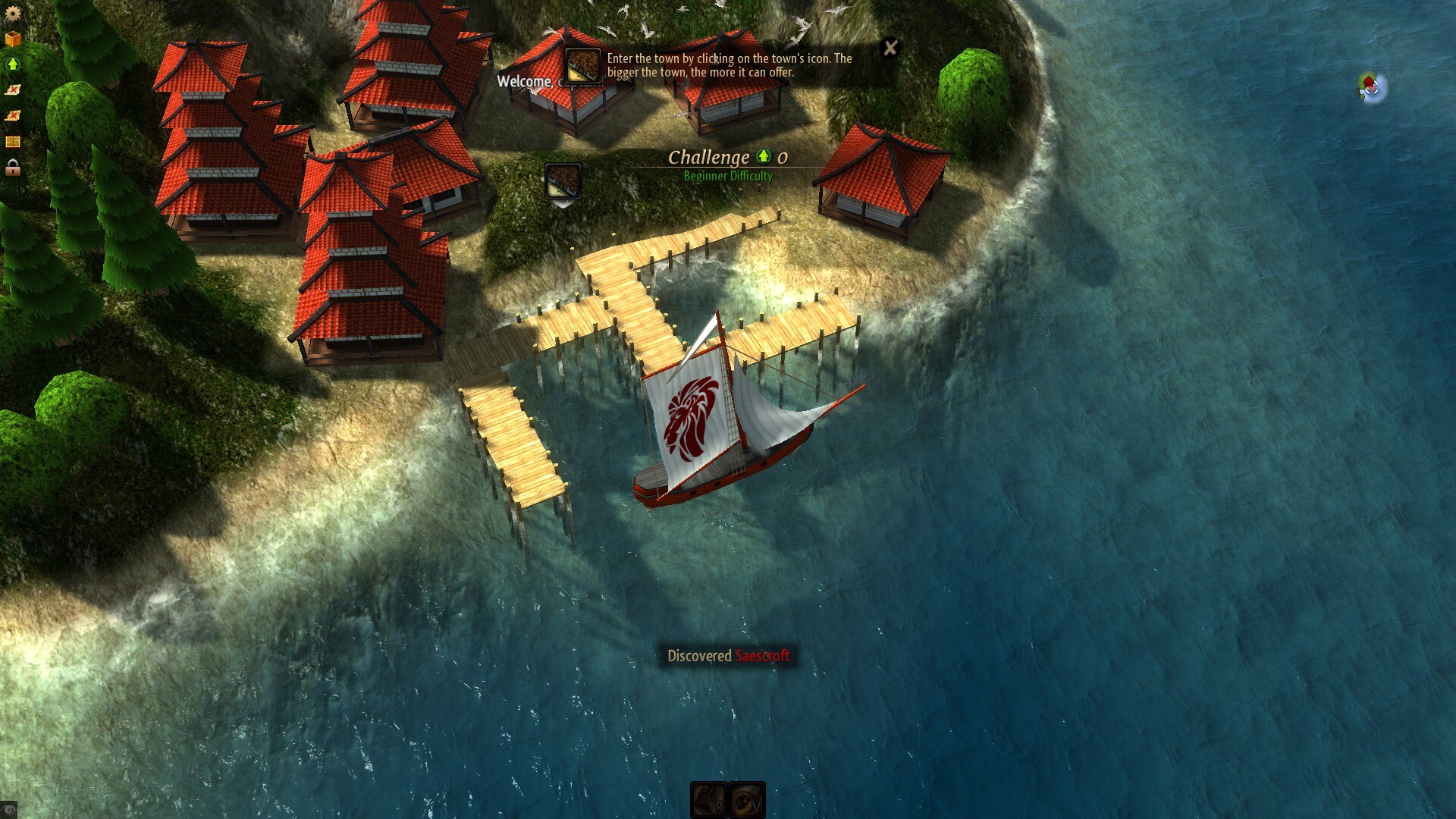
Task: Click the green up-arrow icon in sidebar
Action: pos(12,64)
